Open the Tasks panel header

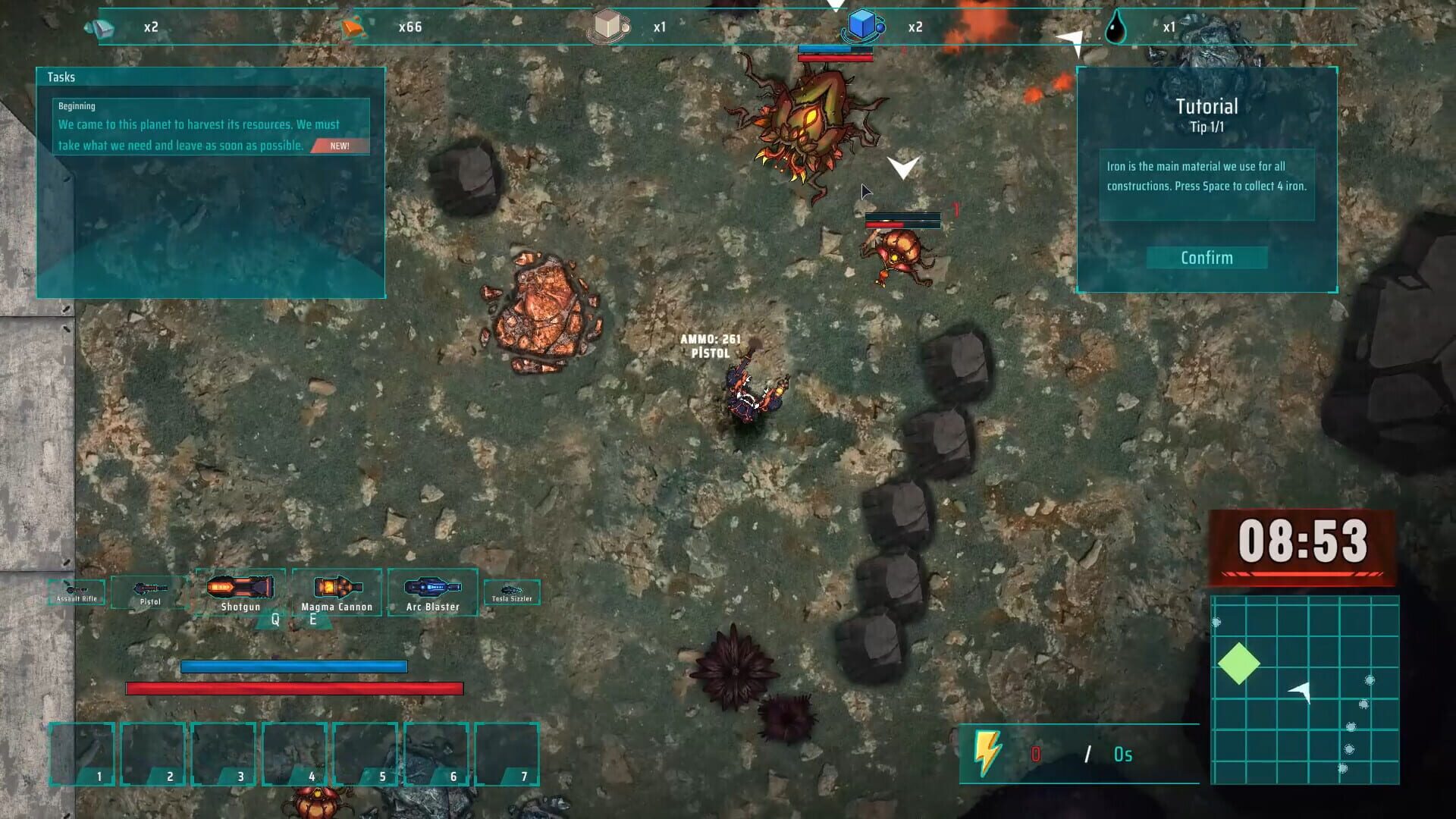[61, 77]
